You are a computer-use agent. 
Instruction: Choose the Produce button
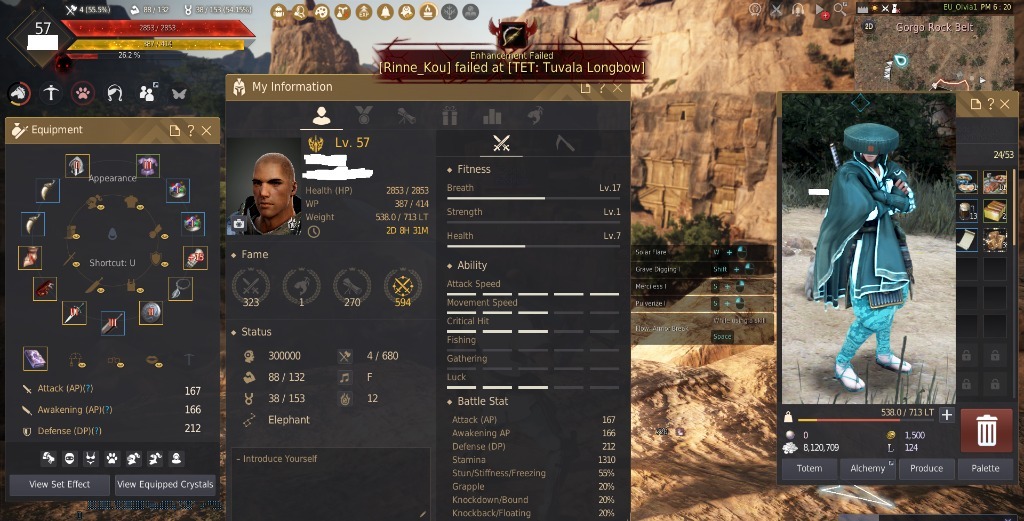pos(927,468)
